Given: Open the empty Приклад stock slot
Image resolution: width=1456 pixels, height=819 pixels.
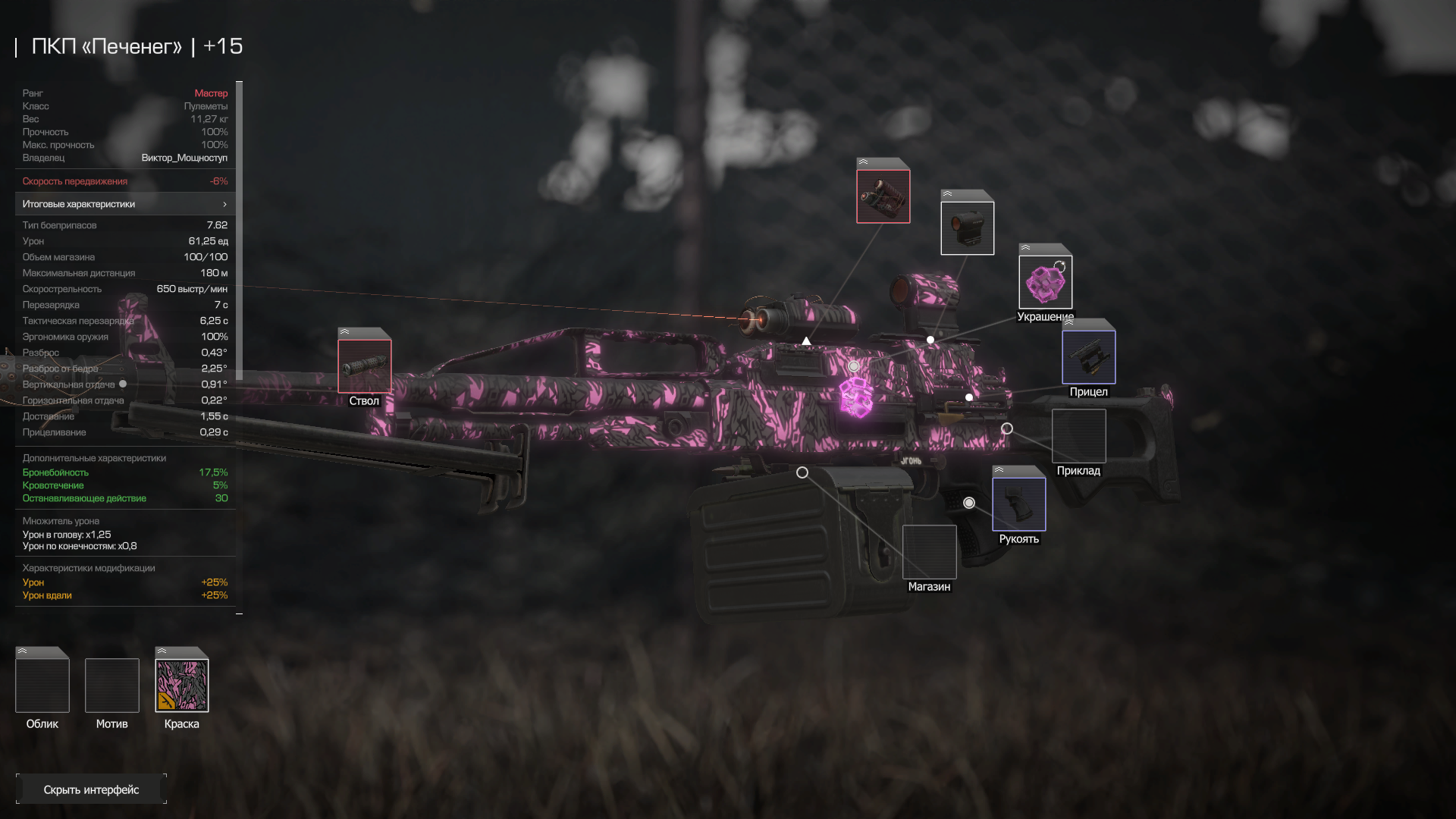Looking at the screenshot, I should 1078,436.
